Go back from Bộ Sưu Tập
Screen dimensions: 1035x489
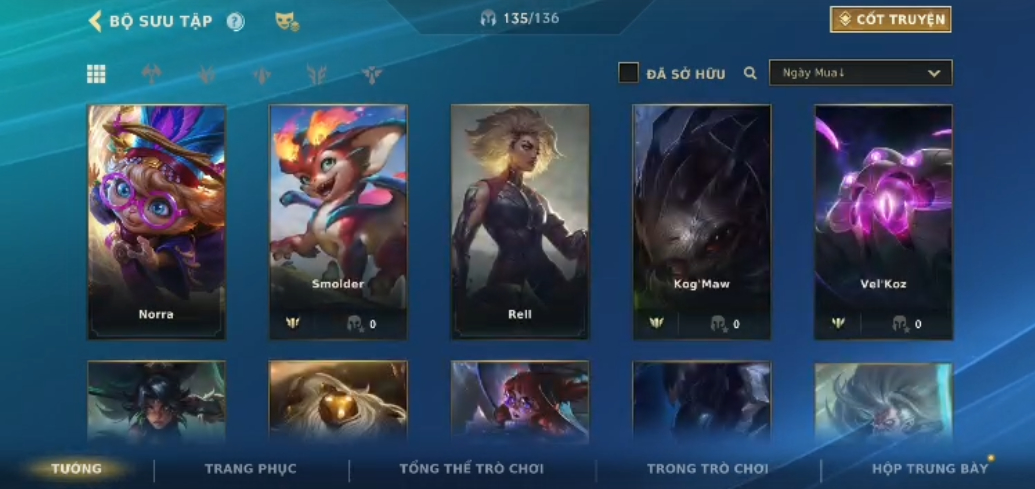[96, 21]
